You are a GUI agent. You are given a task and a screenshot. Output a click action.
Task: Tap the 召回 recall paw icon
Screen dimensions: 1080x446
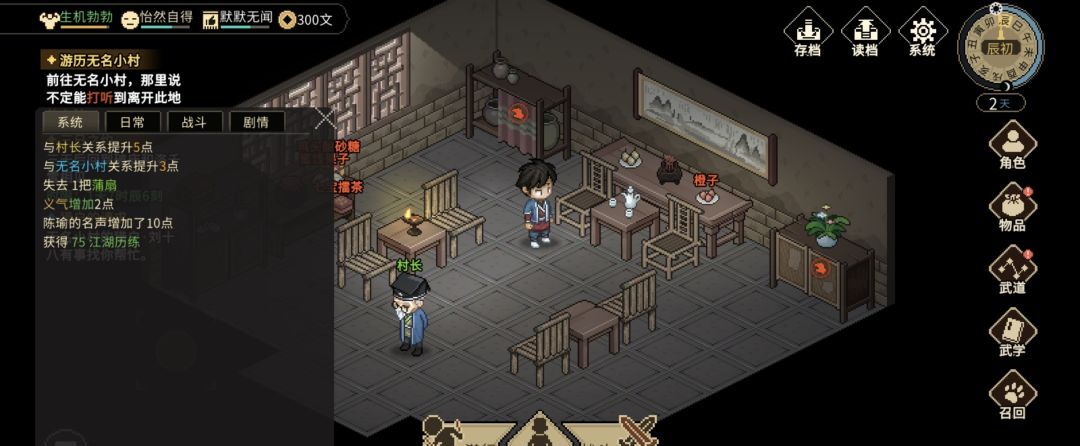[x=1012, y=395]
